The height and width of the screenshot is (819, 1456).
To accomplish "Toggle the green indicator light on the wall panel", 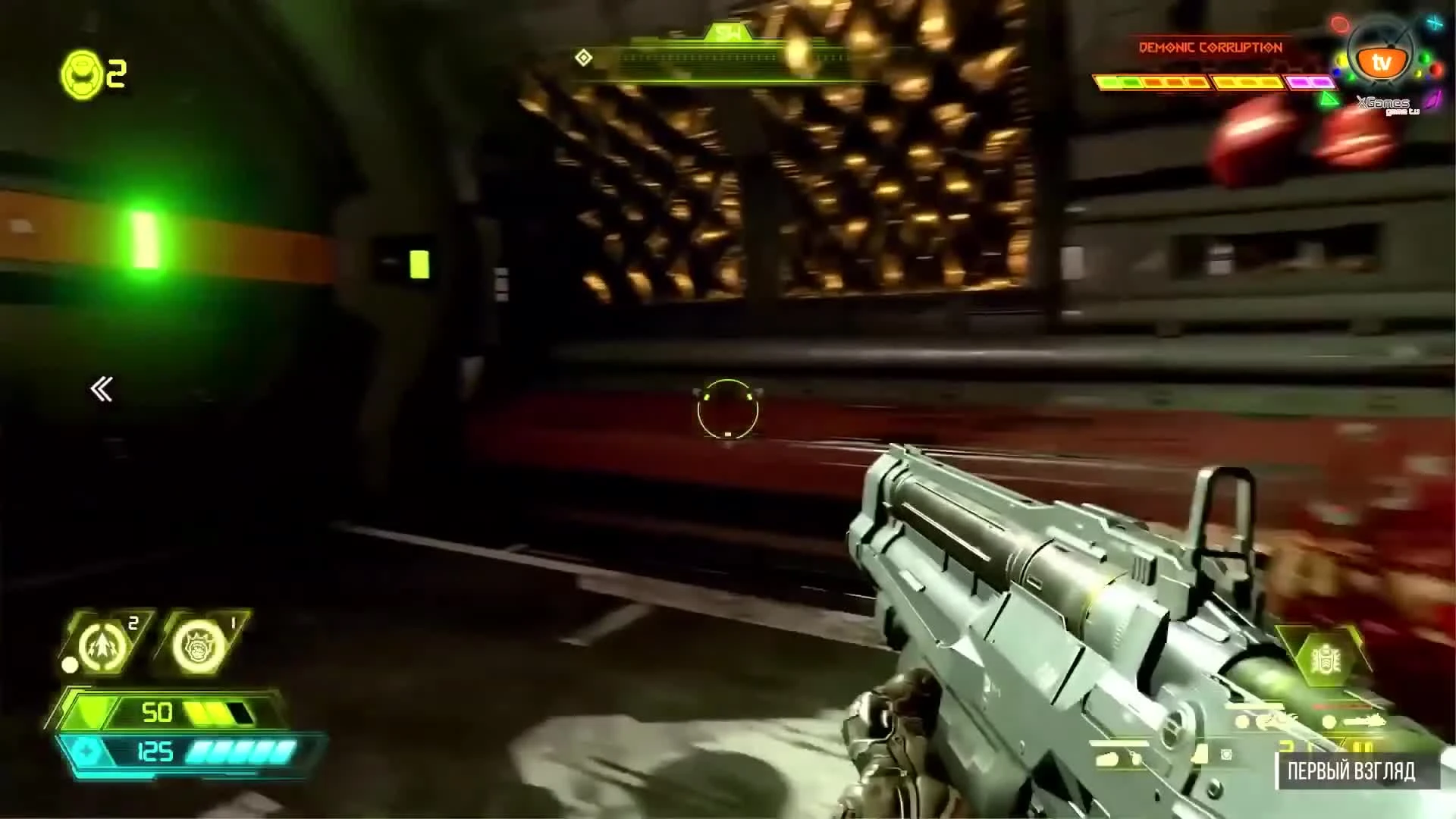I will pyautogui.click(x=418, y=265).
